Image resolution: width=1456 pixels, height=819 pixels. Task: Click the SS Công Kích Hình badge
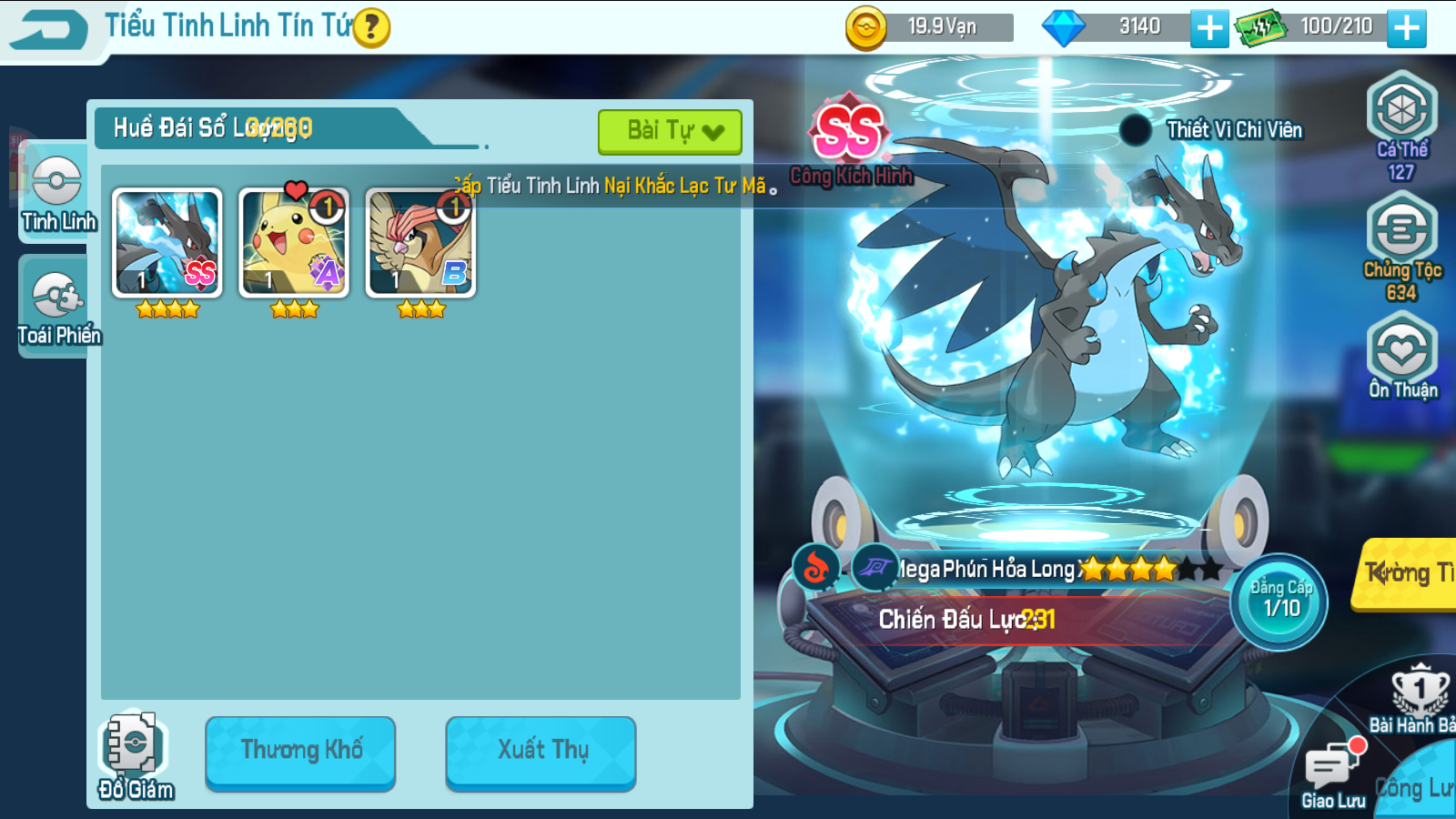pos(848,130)
